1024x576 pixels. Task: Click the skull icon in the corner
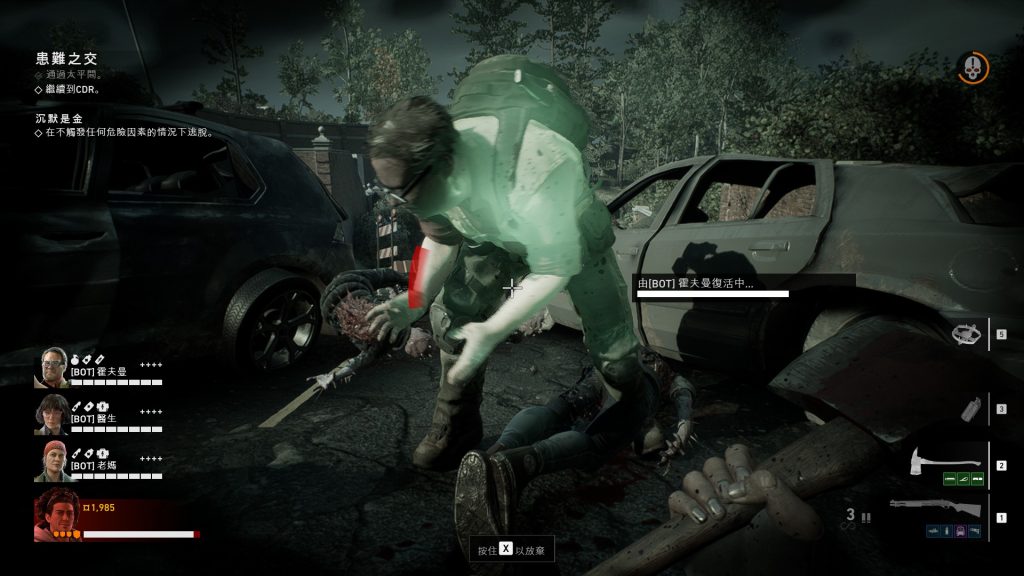(972, 68)
